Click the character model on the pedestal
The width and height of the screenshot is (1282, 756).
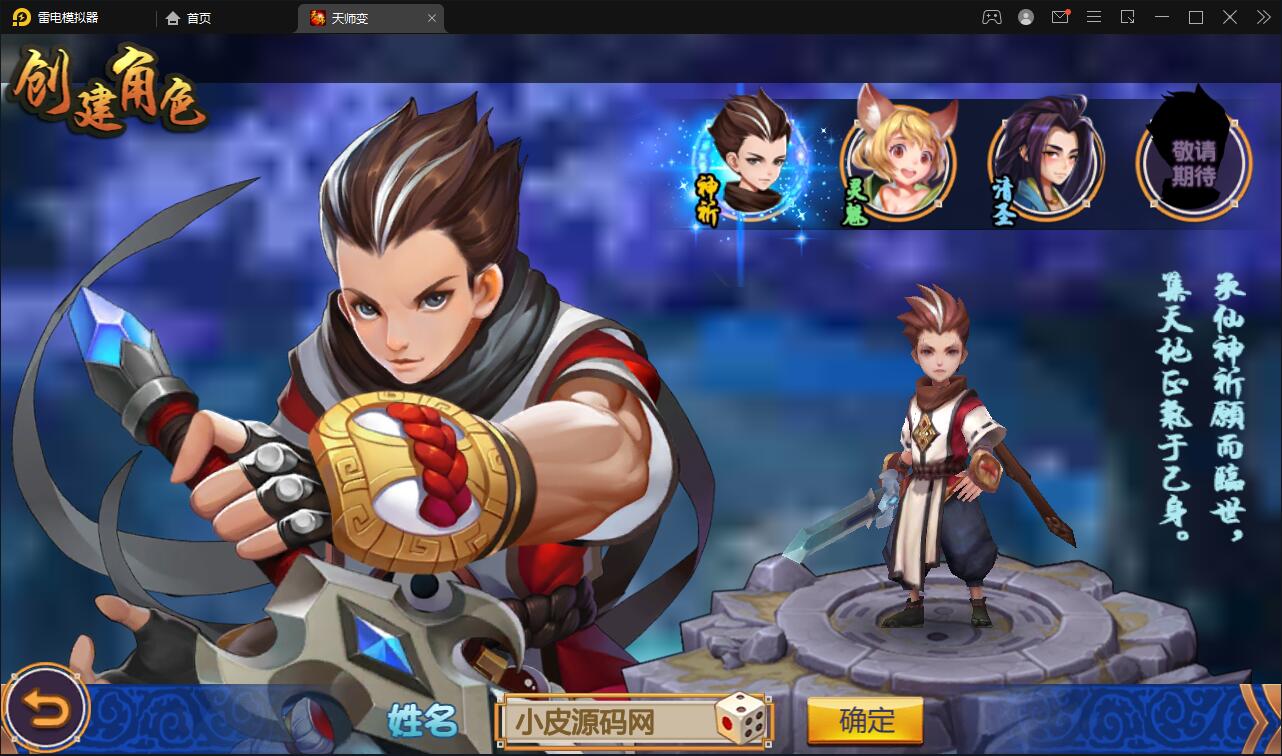[x=941, y=450]
